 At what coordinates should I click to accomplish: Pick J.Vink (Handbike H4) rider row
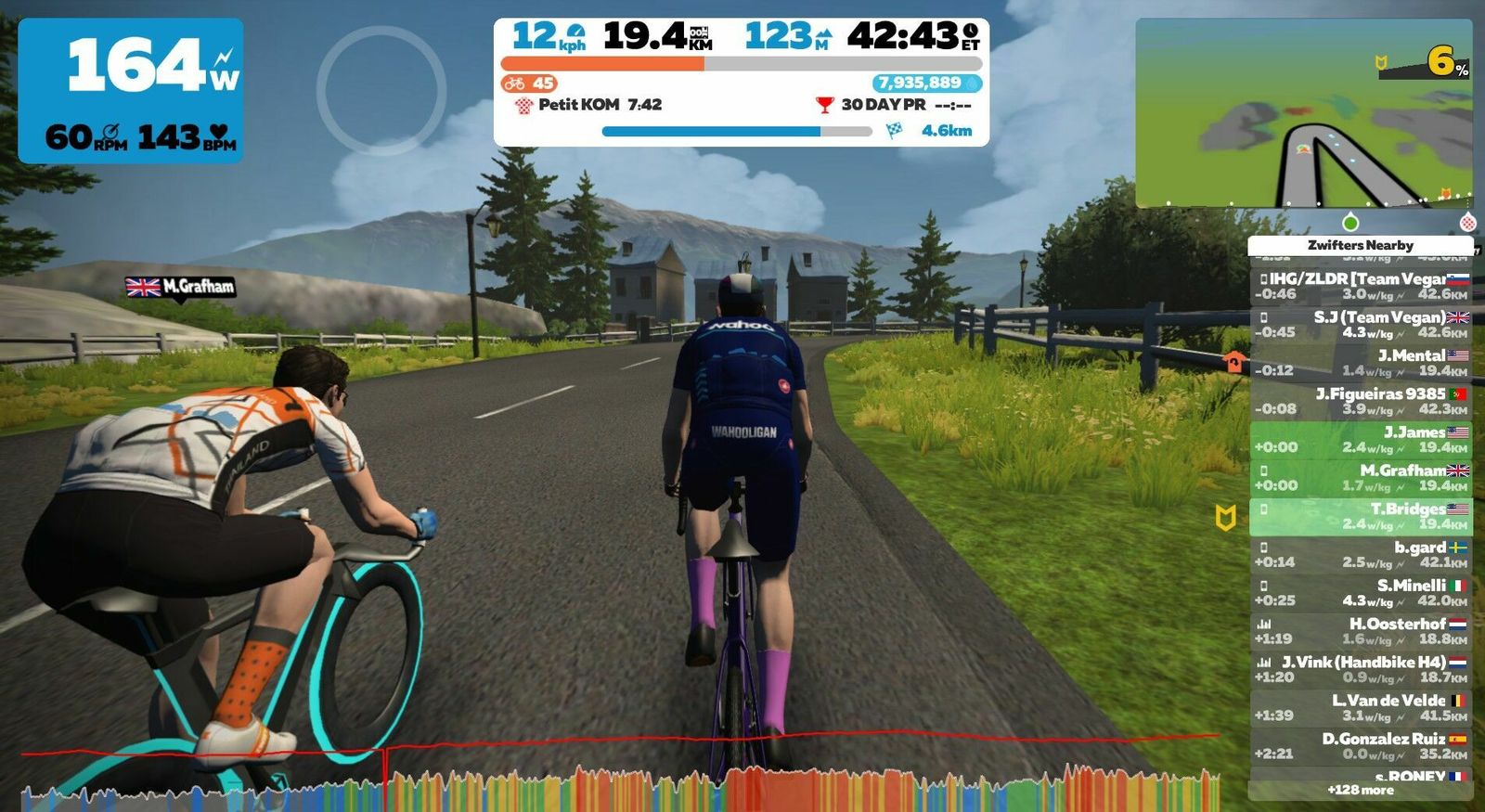click(1361, 669)
